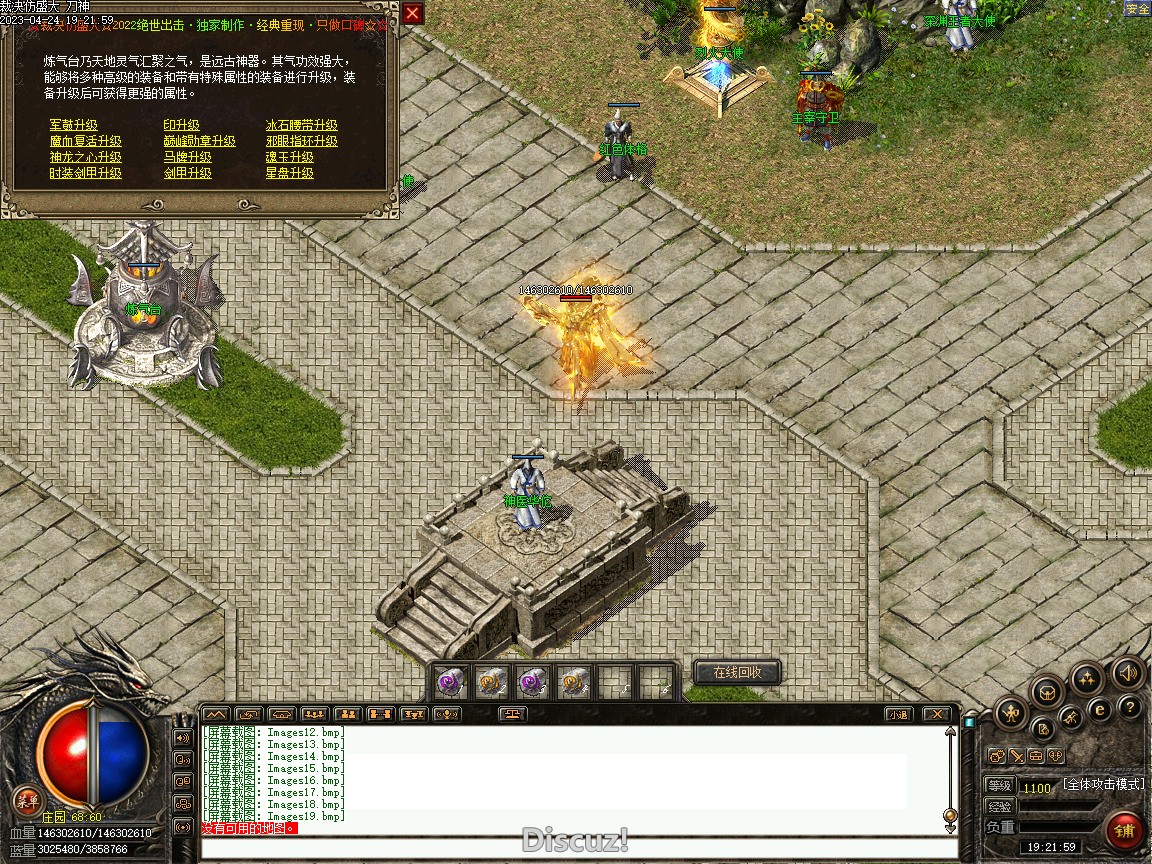The height and width of the screenshot is (864, 1152).
Task: Choose the 军鼓升级 option
Action: 74,125
